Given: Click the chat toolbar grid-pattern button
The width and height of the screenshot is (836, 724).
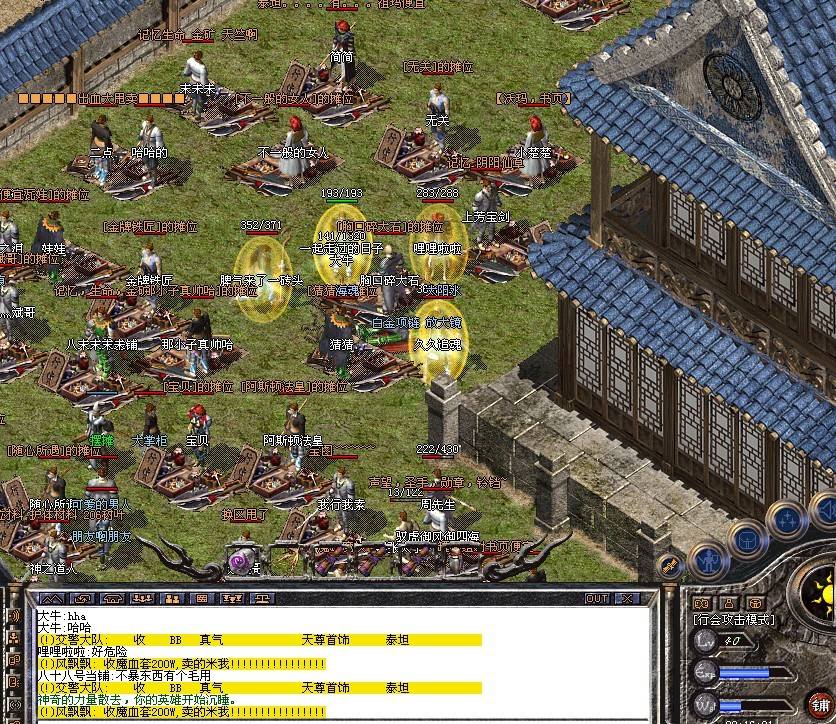Looking at the screenshot, I should (202, 599).
